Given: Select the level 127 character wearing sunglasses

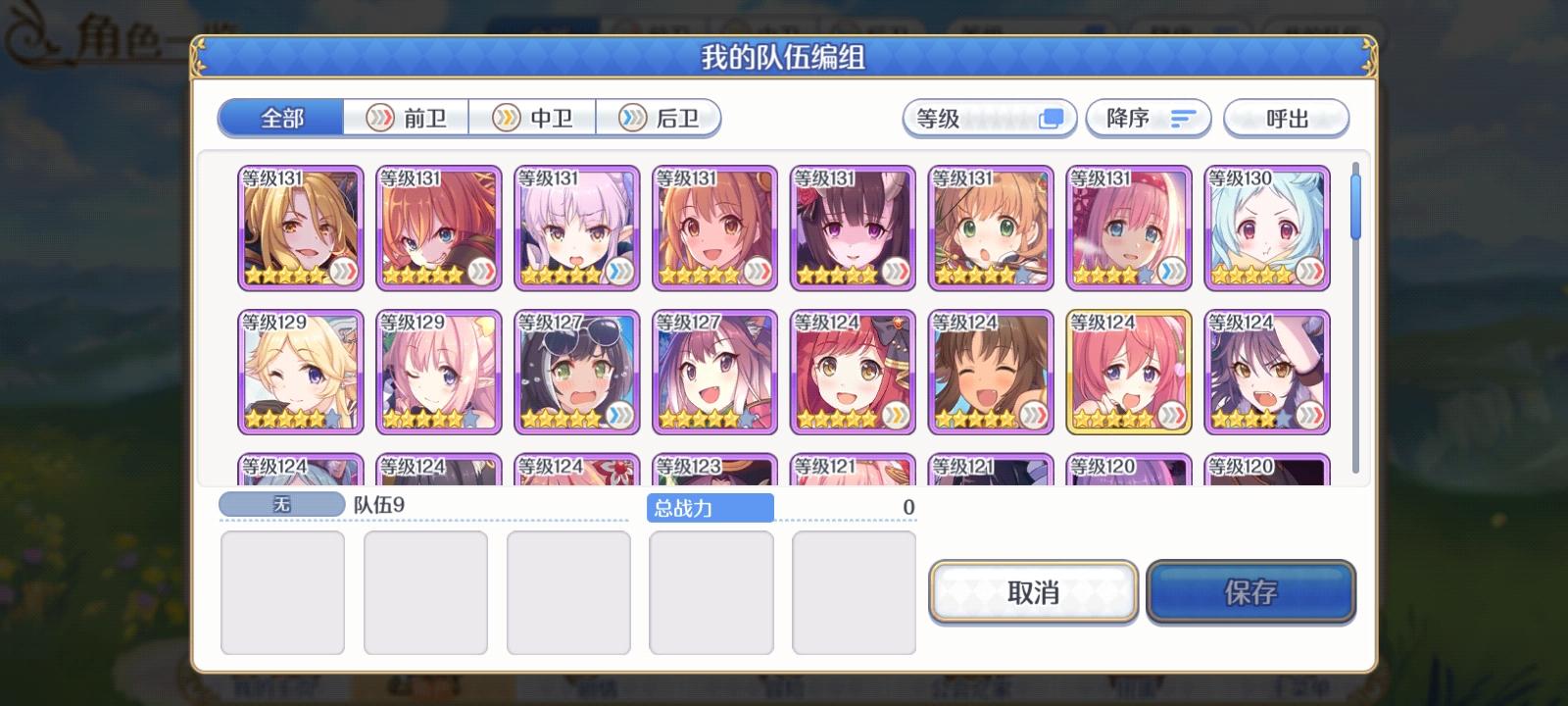Looking at the screenshot, I should point(576,372).
